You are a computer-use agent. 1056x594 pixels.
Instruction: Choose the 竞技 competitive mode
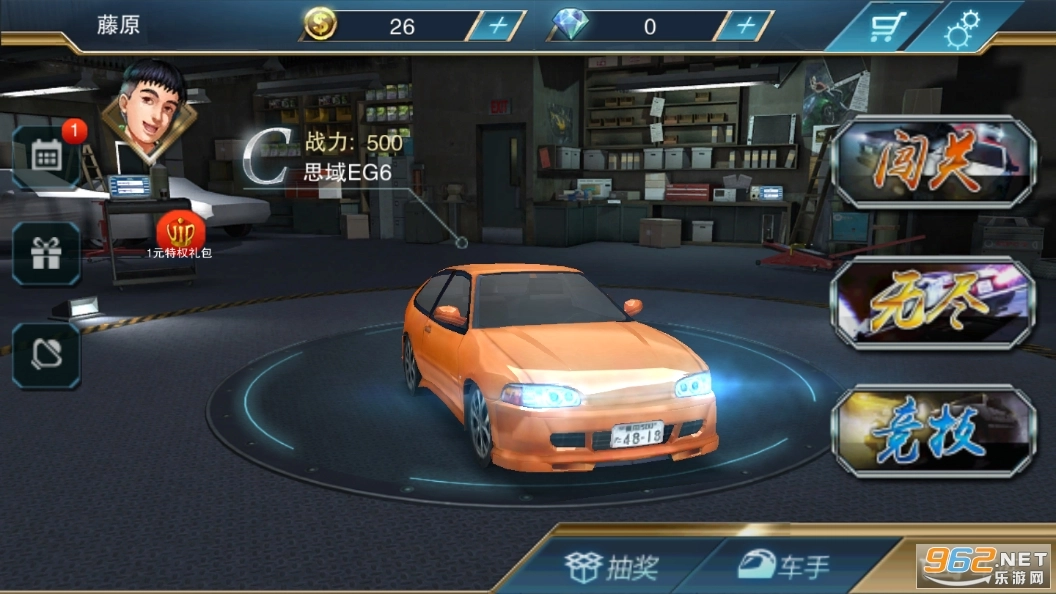[933, 432]
